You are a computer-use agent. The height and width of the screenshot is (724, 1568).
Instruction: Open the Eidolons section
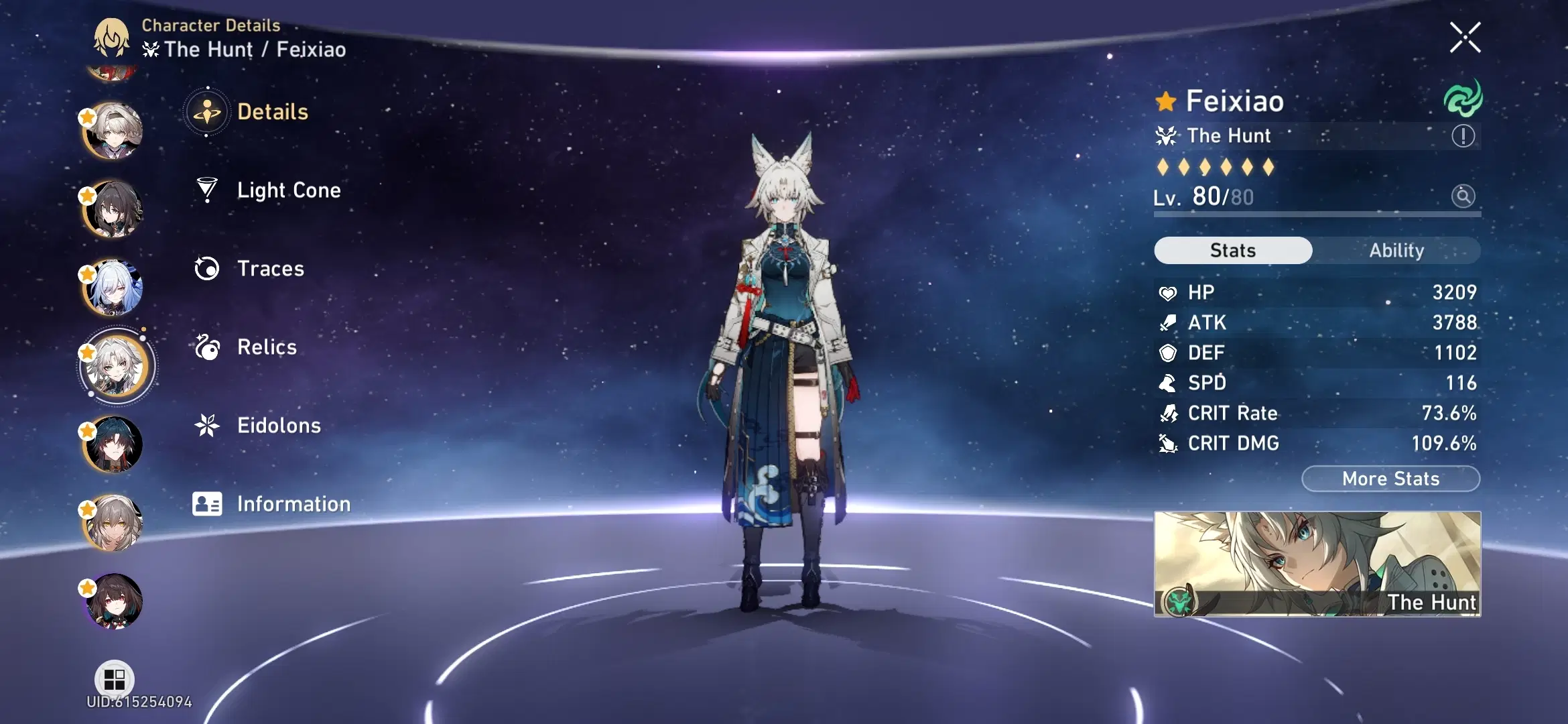point(279,425)
